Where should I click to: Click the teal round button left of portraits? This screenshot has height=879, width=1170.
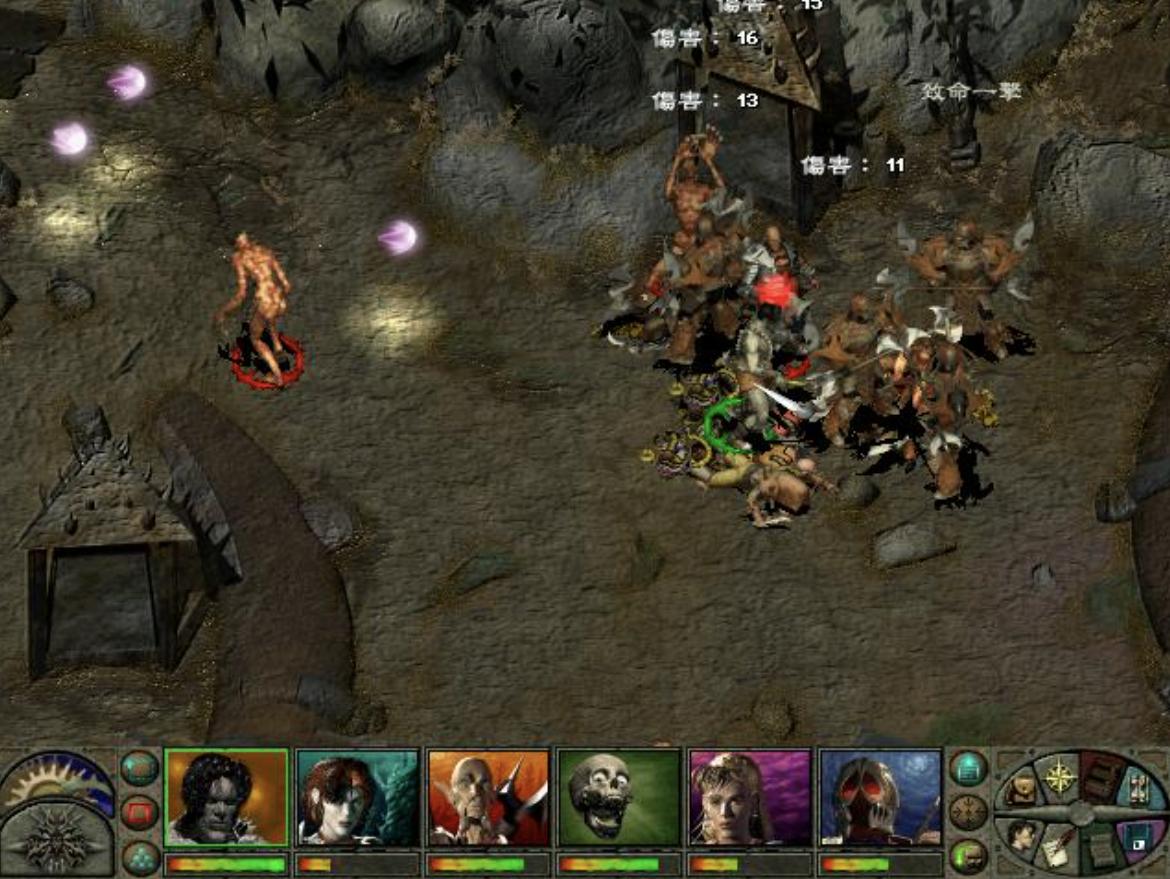pyautogui.click(x=139, y=768)
